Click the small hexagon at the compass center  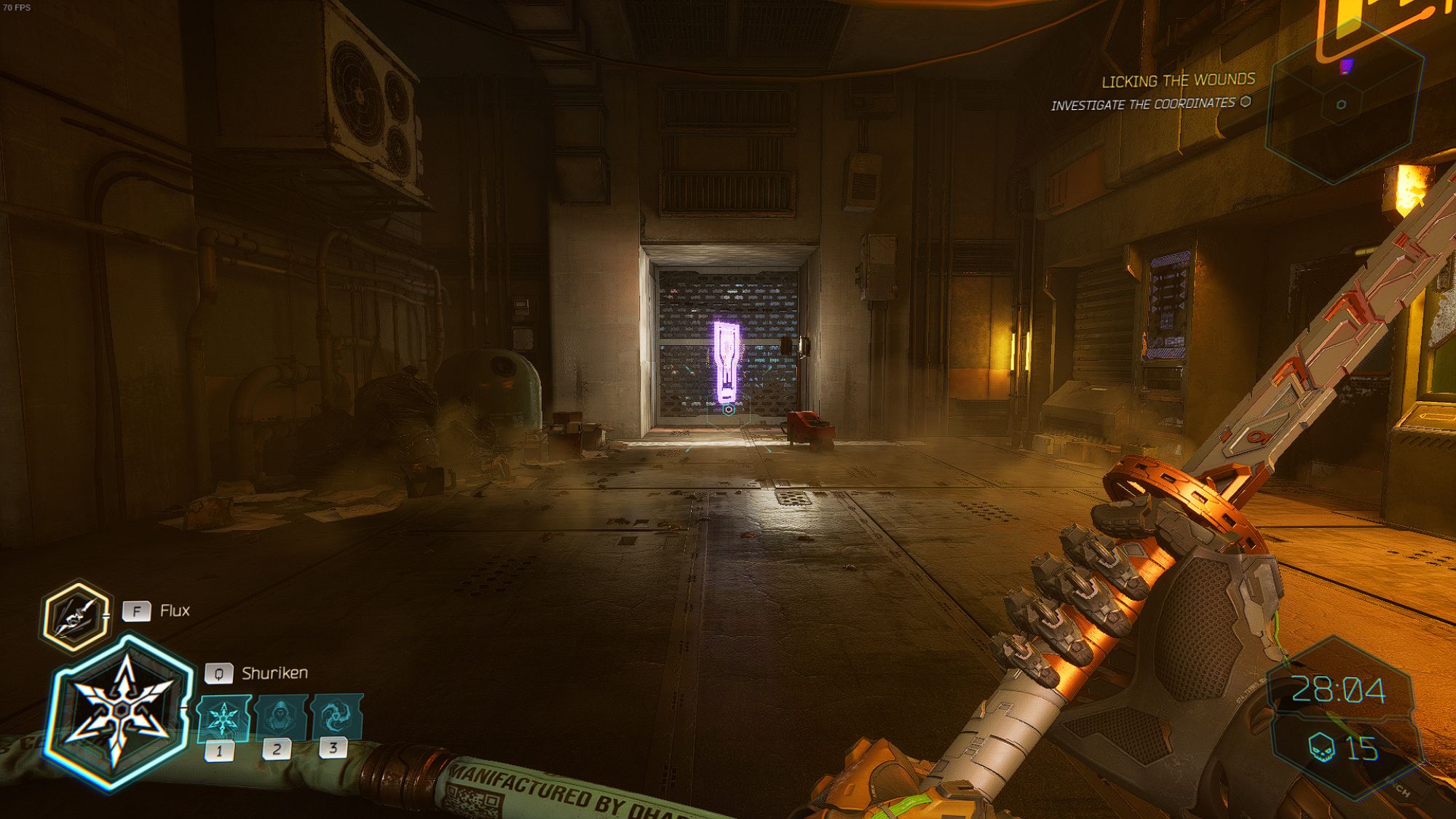pos(1340,106)
